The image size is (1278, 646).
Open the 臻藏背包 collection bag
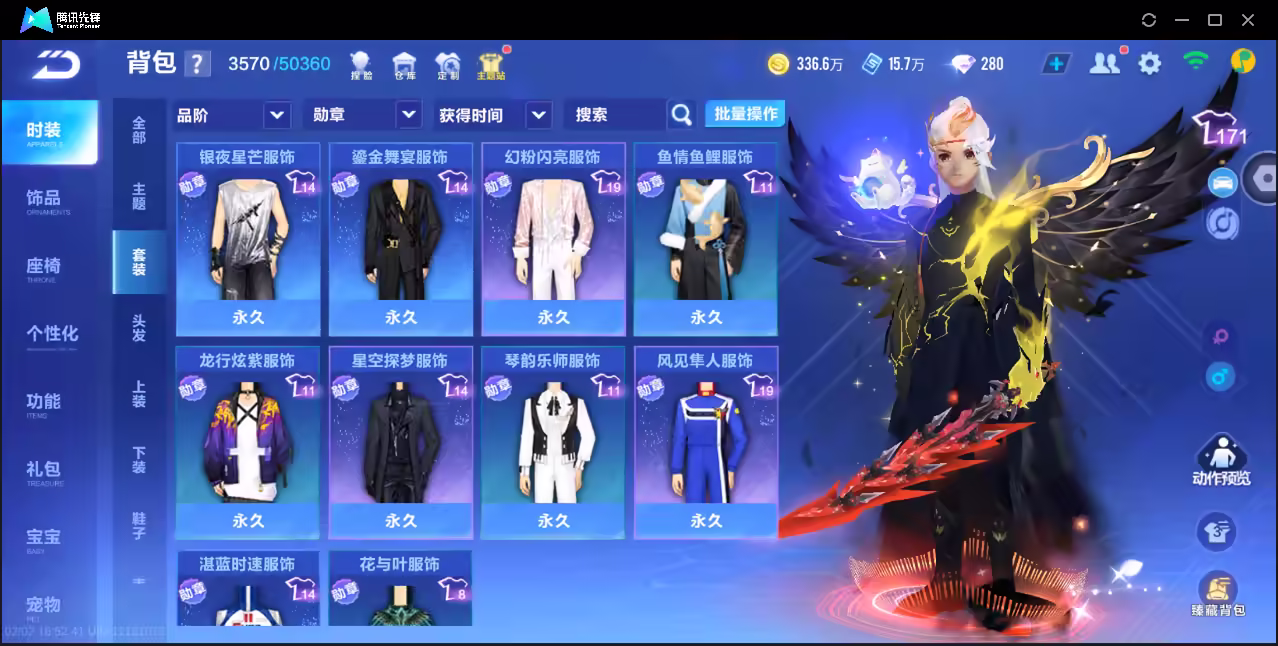[x=1218, y=594]
